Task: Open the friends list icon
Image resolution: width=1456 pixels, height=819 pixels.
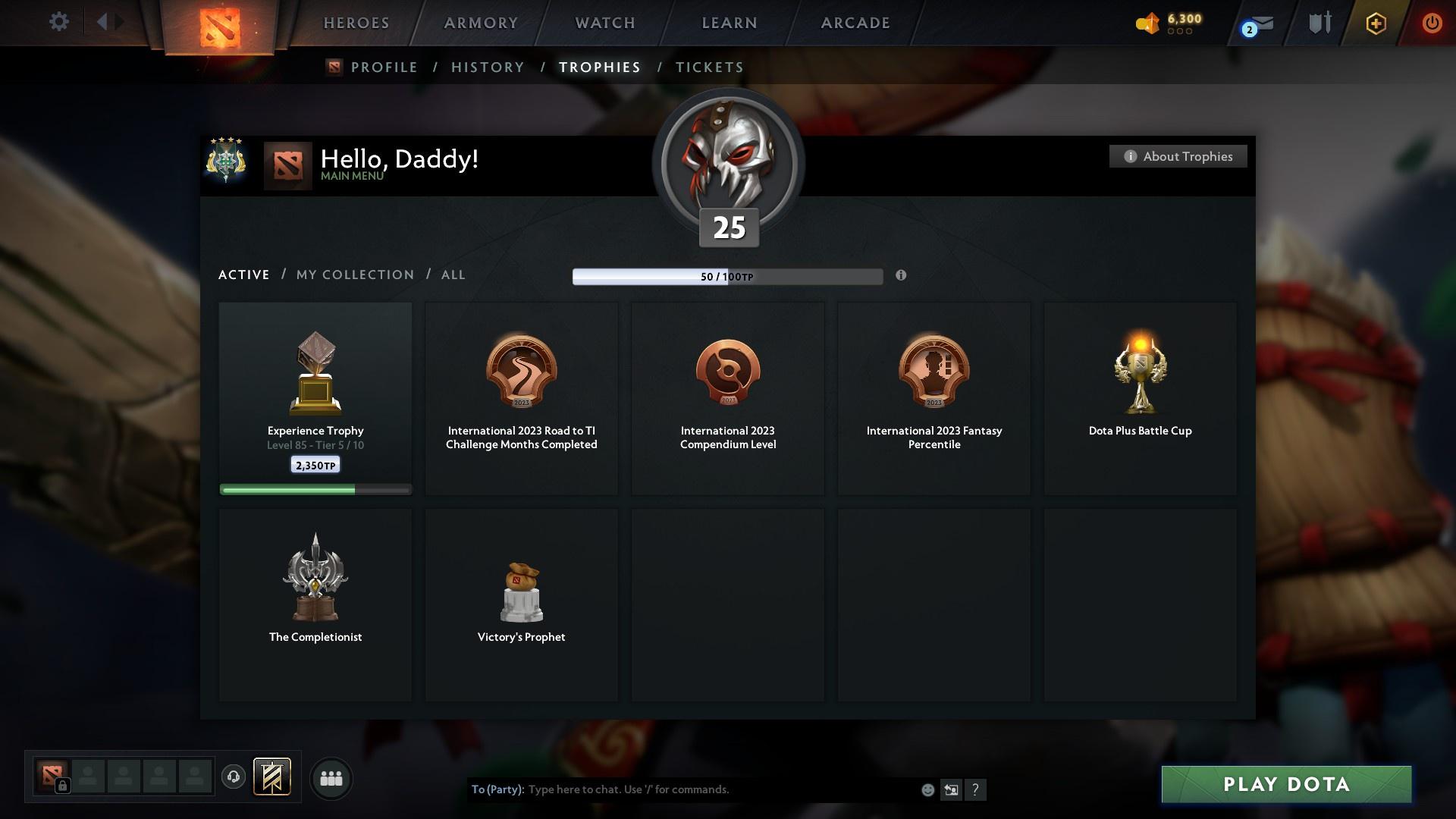Action: [330, 778]
